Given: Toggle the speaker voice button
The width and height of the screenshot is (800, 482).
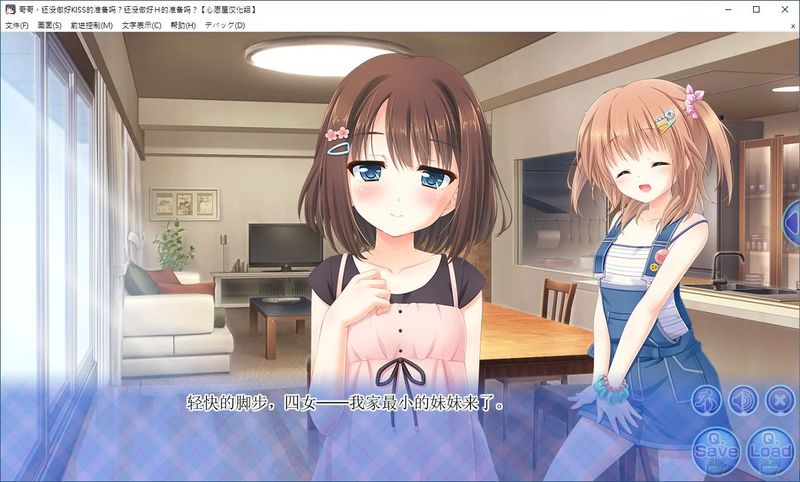Looking at the screenshot, I should (743, 401).
